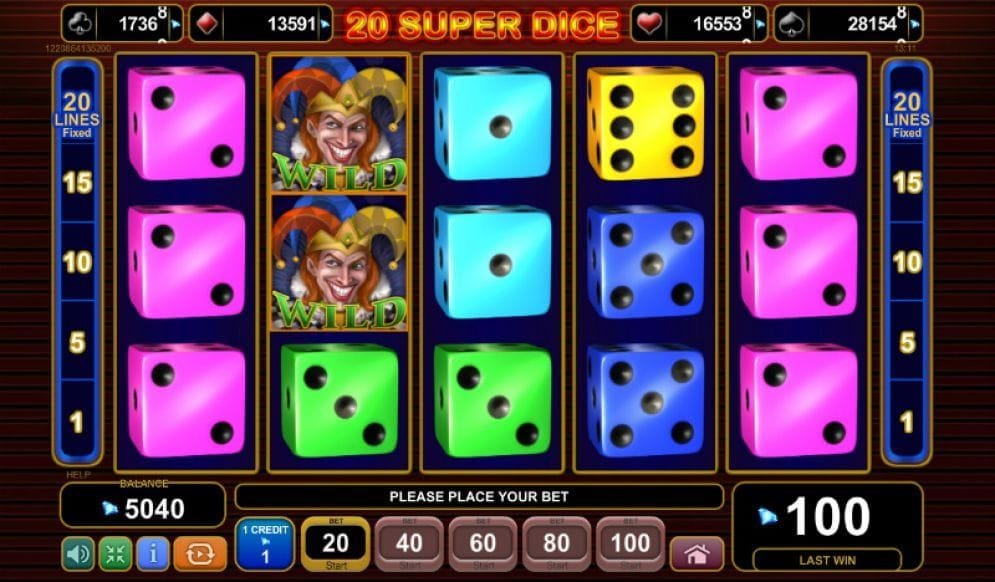Activate the orange autoplay button
This screenshot has width=995, height=582.
point(200,553)
